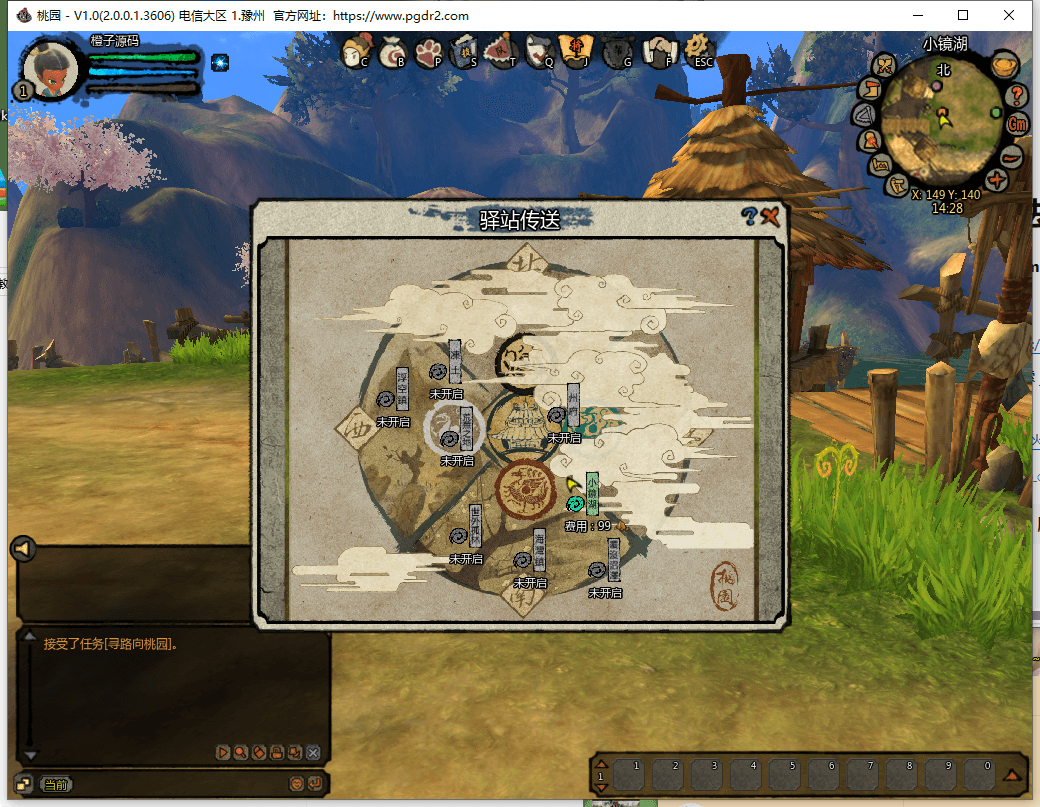The height and width of the screenshot is (807, 1040).
Task: Open the system gear menu (ESC)
Action: pos(700,50)
